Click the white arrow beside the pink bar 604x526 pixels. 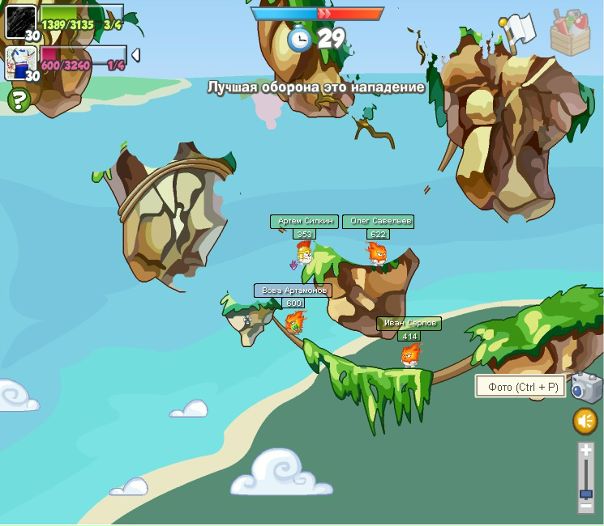click(135, 55)
